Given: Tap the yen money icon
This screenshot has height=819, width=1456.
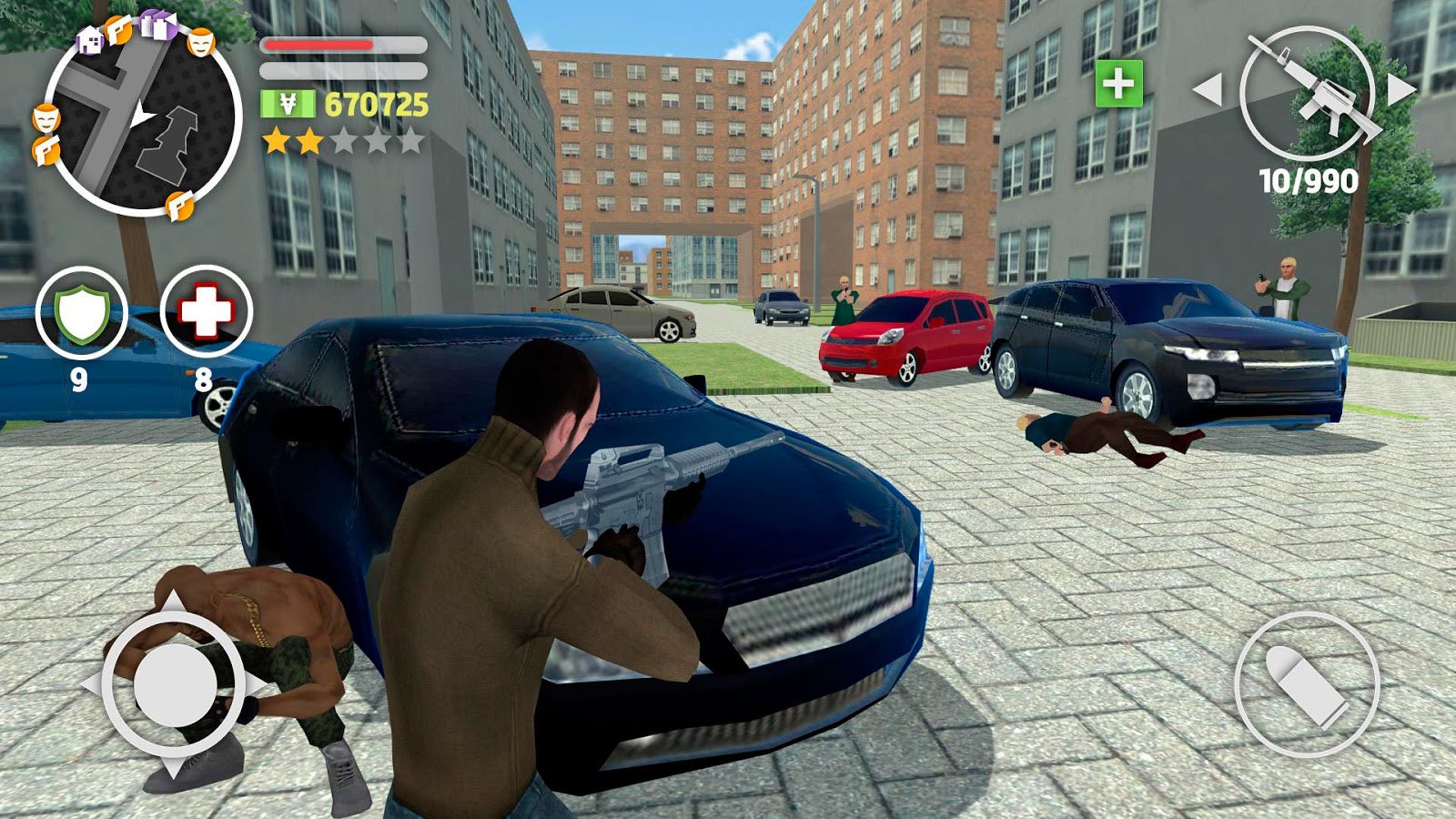Looking at the screenshot, I should [288, 105].
